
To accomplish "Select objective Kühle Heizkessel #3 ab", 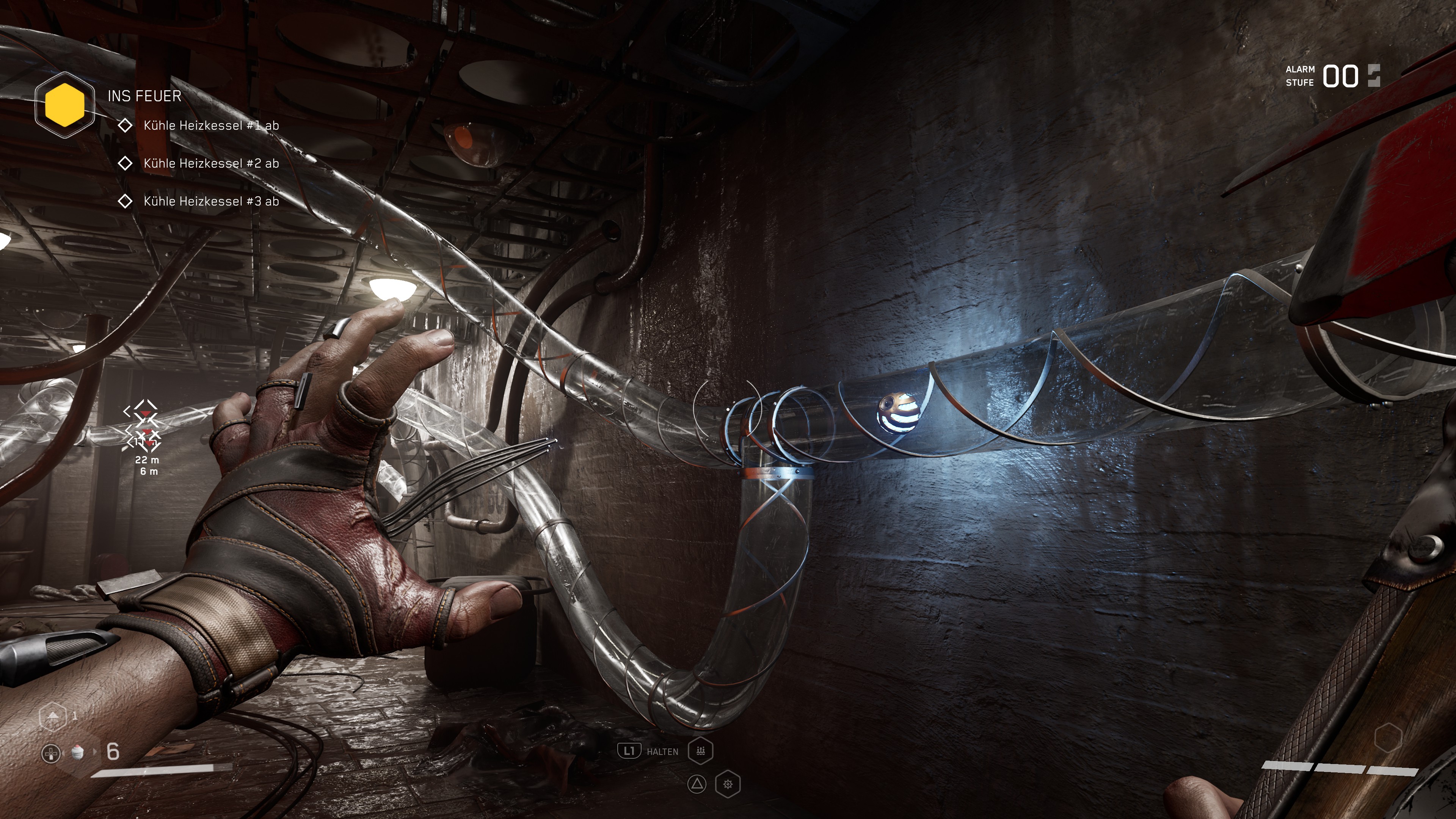I will 210,201.
